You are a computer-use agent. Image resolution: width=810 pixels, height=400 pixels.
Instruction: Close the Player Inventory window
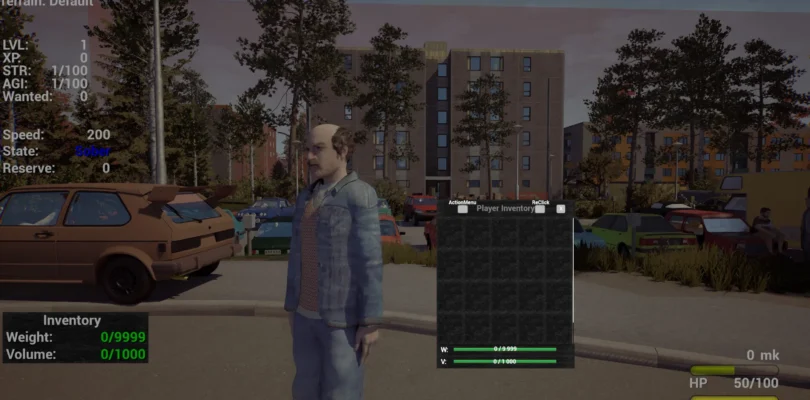click(561, 209)
